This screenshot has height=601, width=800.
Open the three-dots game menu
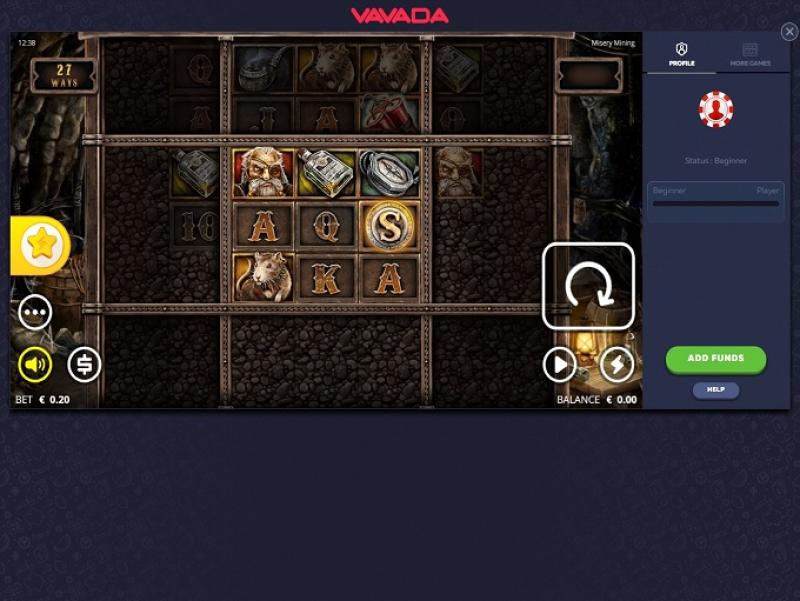click(35, 313)
